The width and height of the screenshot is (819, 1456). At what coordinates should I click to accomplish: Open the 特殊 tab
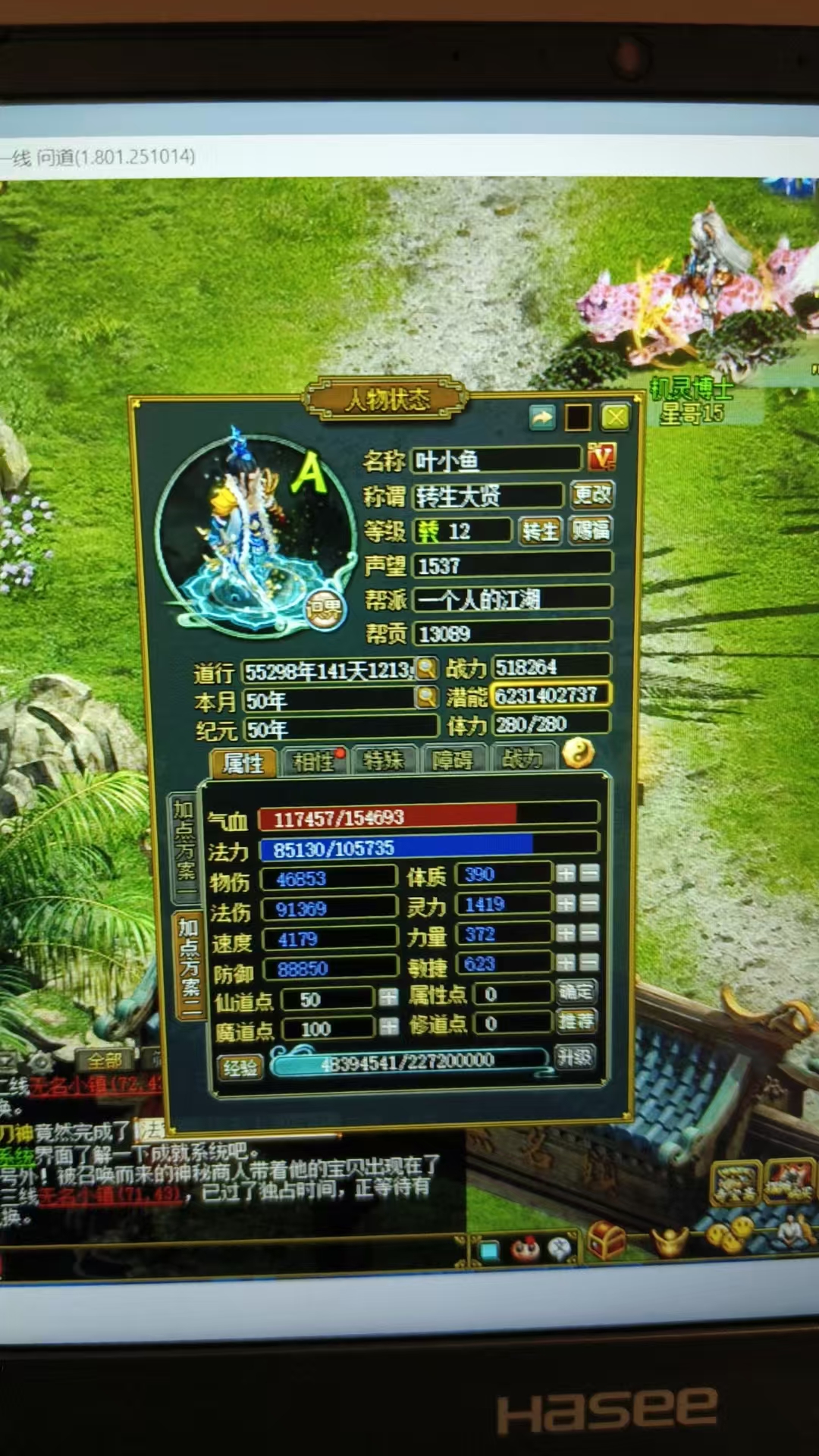(x=383, y=761)
